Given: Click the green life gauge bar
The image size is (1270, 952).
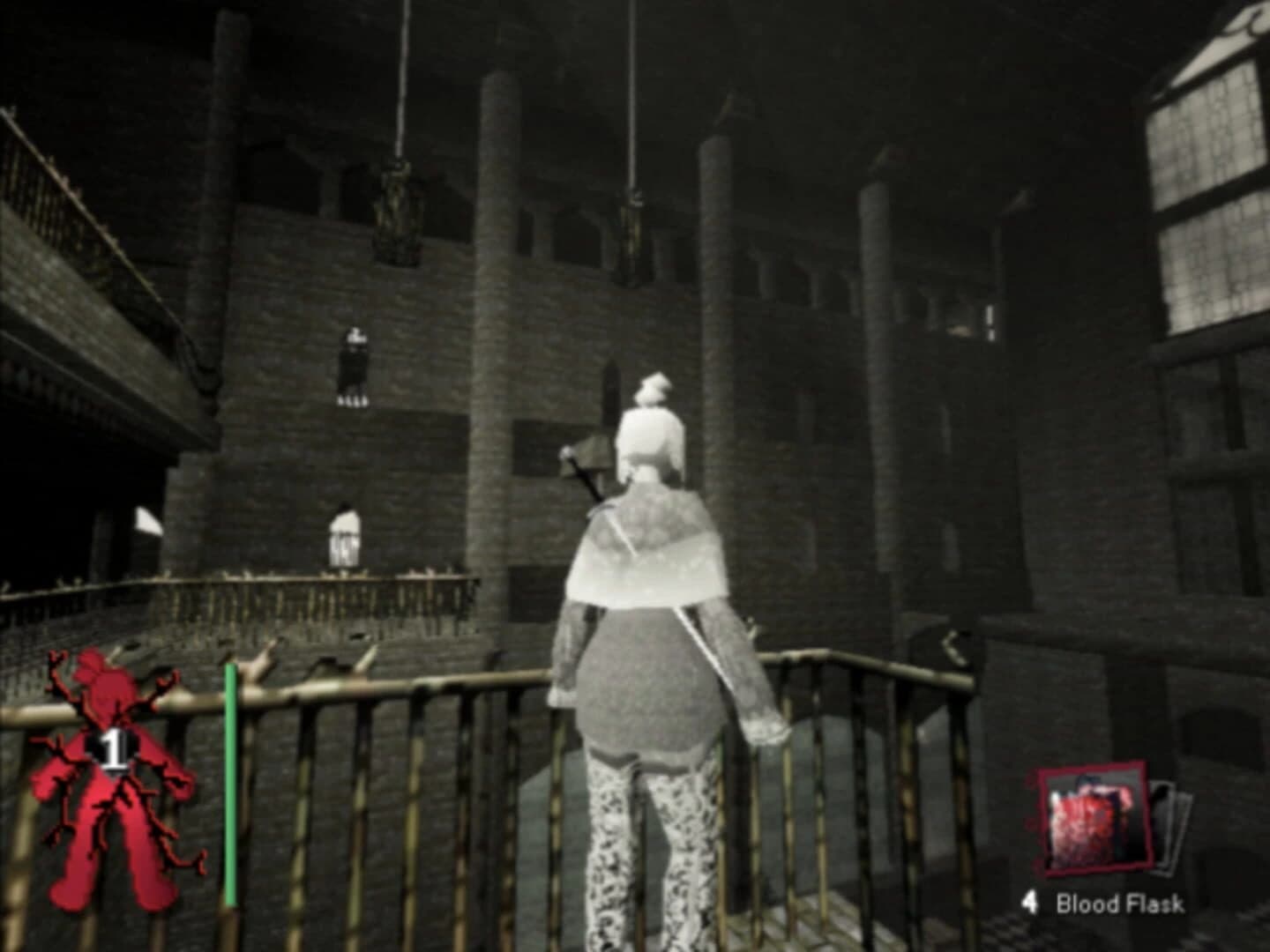Looking at the screenshot, I should coord(231,785).
